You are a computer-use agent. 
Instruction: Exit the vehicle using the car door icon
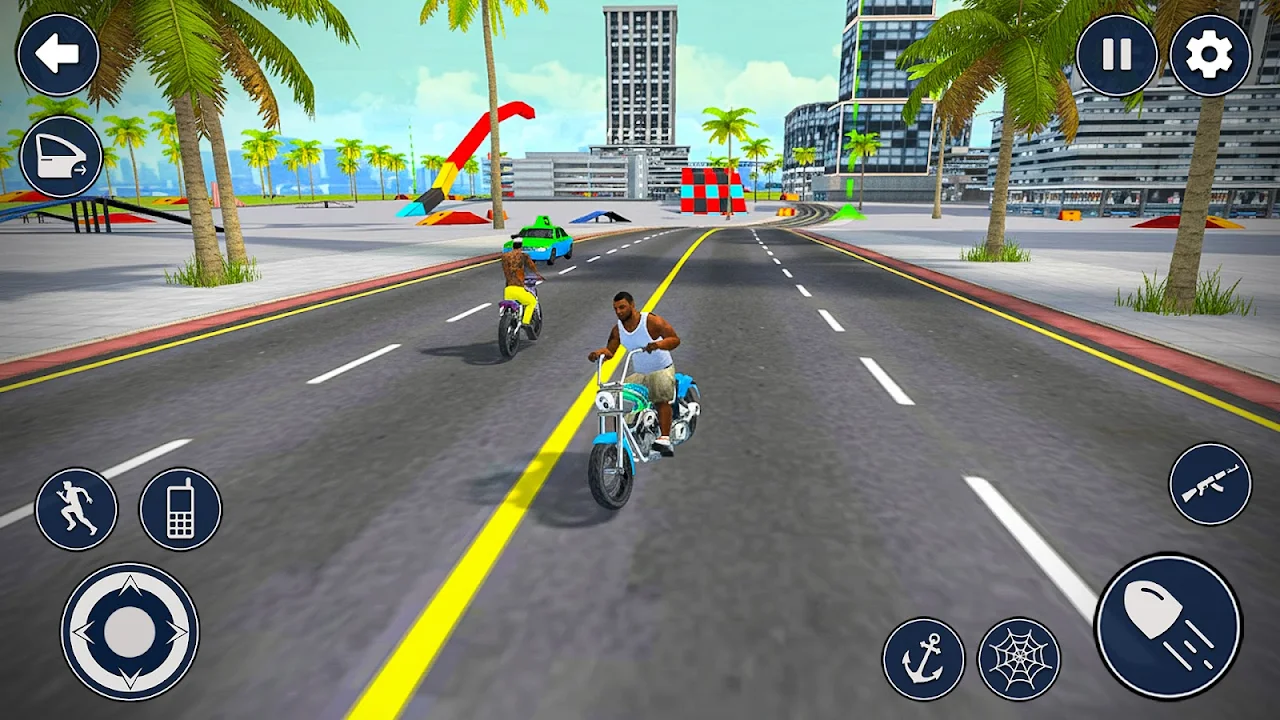60,156
